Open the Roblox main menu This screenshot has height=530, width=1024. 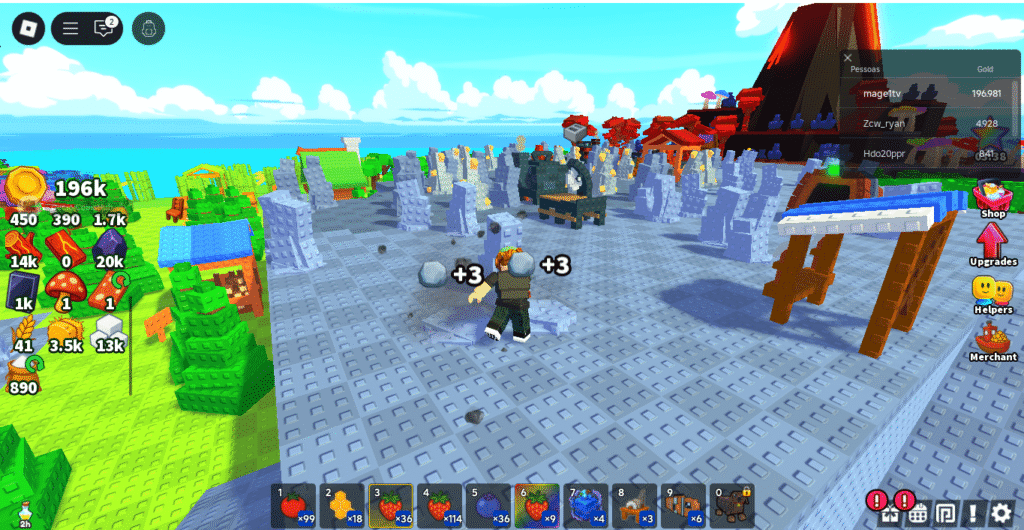pos(28,28)
